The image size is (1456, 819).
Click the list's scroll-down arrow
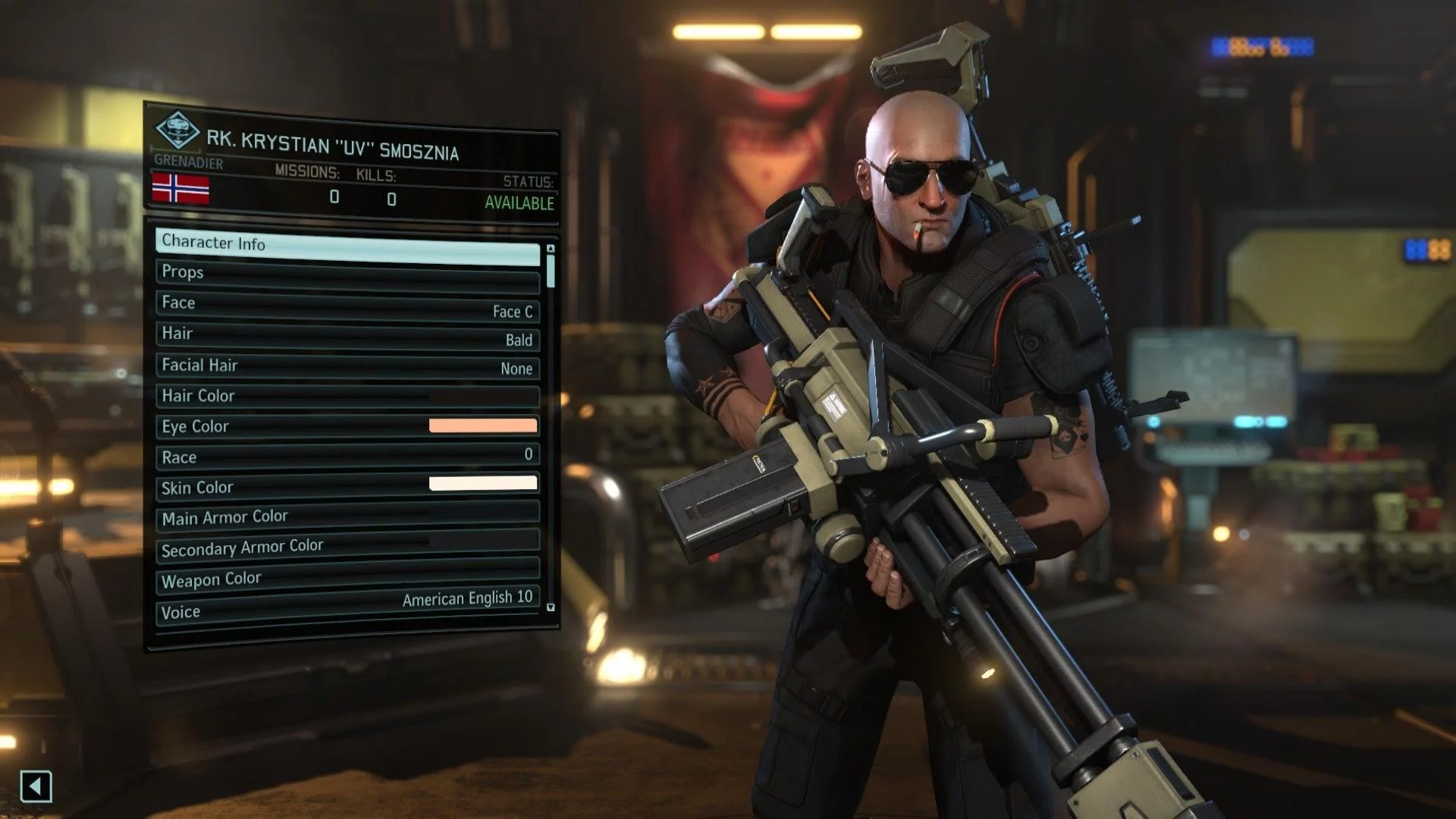[551, 607]
